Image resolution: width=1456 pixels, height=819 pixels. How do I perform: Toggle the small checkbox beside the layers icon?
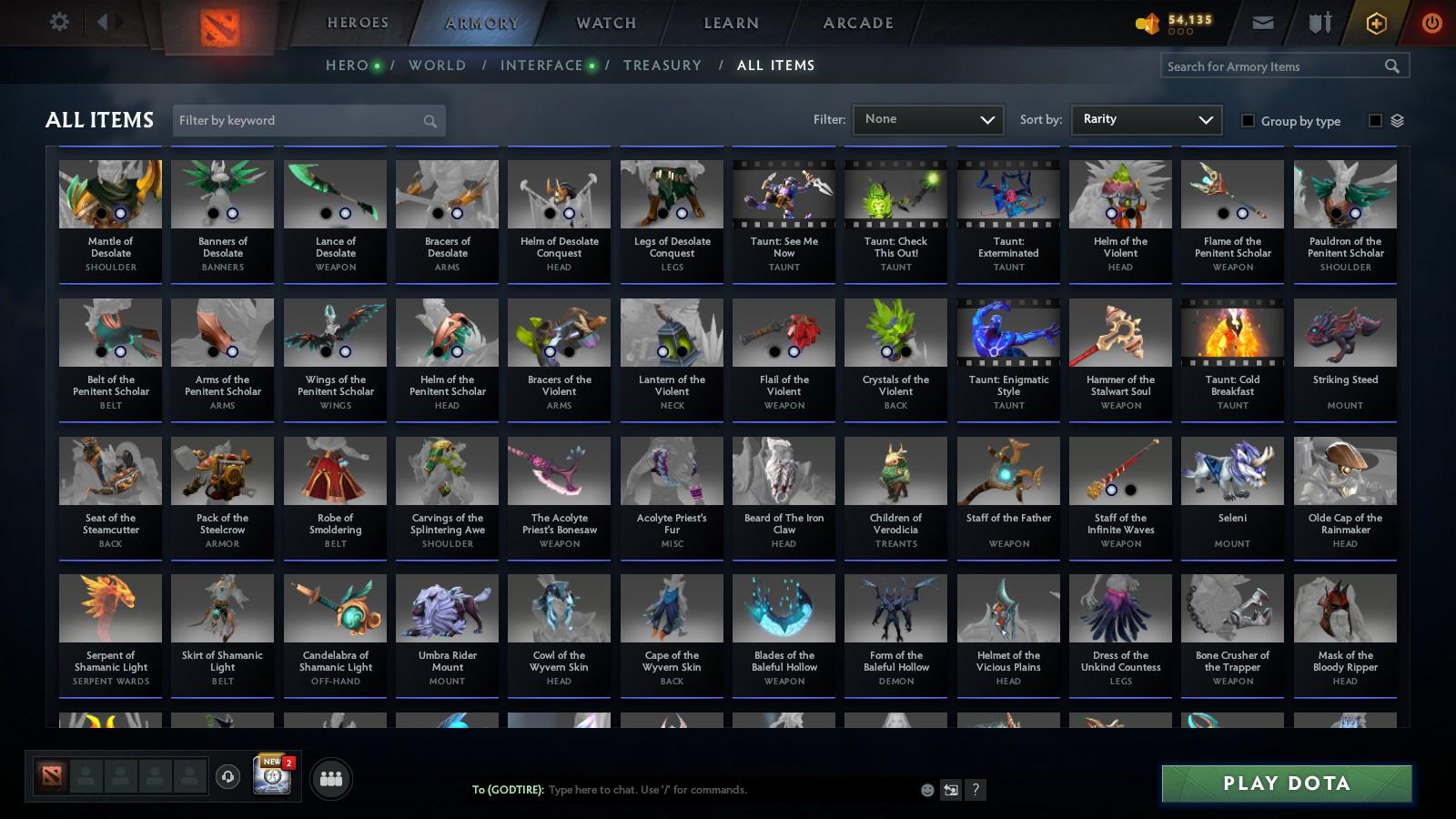(1374, 119)
